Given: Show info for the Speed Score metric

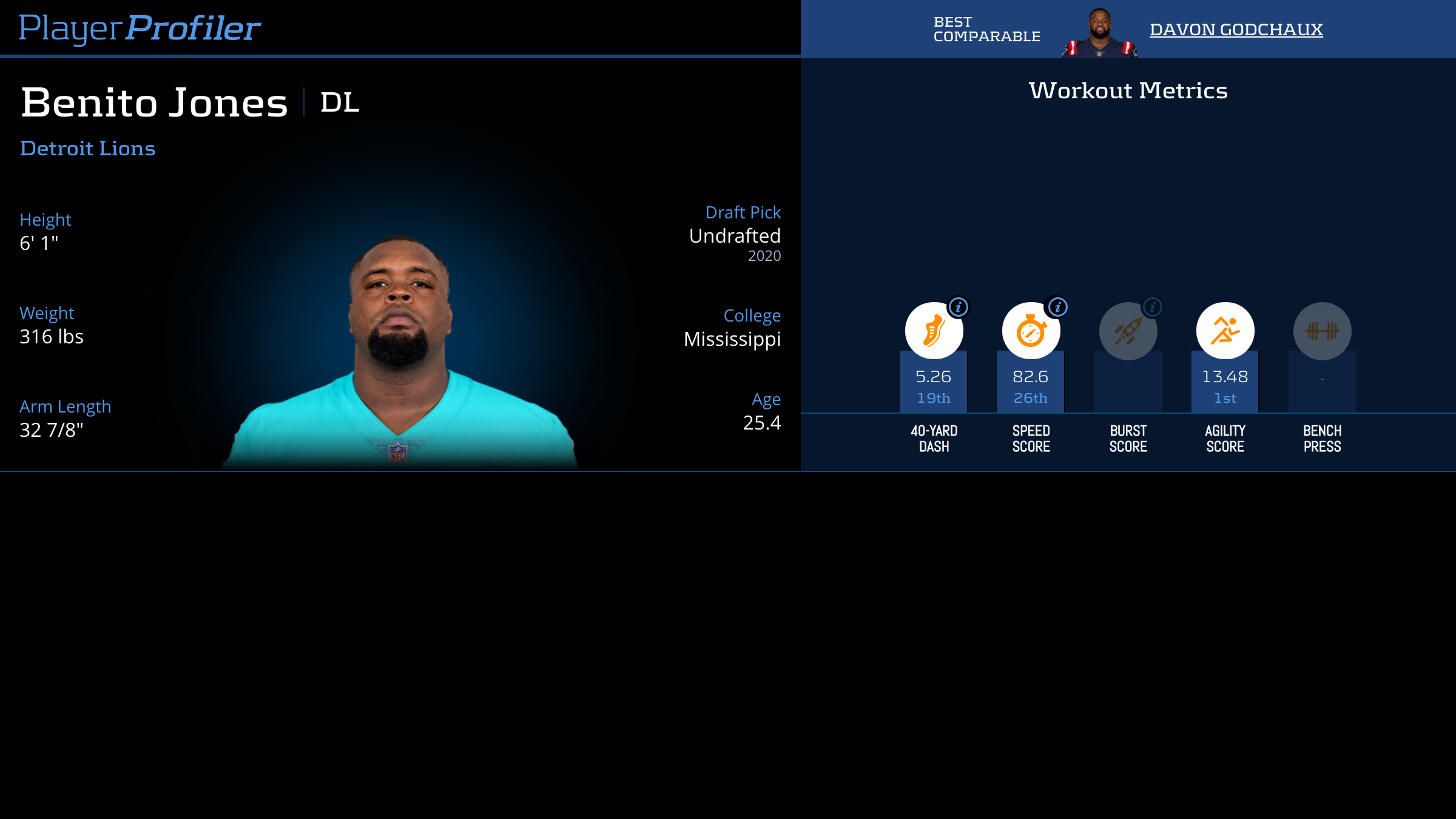Looking at the screenshot, I should click(1057, 308).
